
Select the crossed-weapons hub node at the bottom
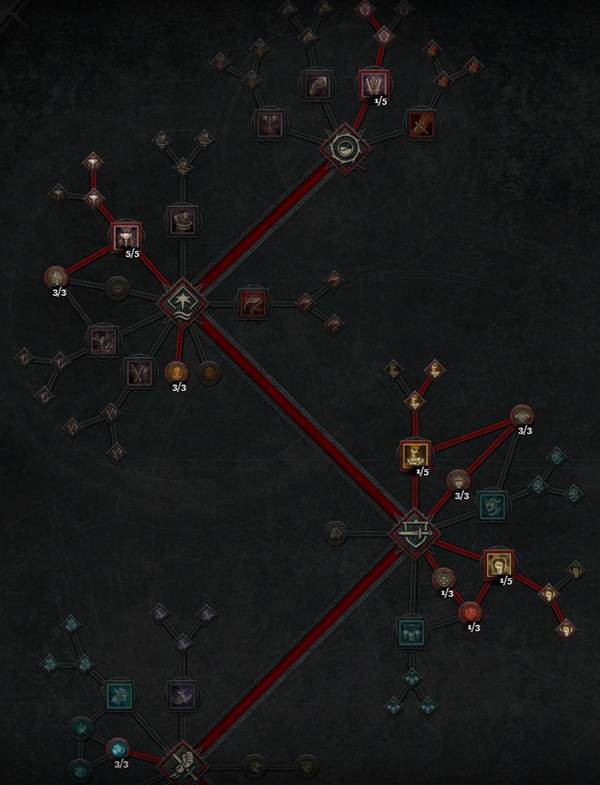tap(183, 763)
